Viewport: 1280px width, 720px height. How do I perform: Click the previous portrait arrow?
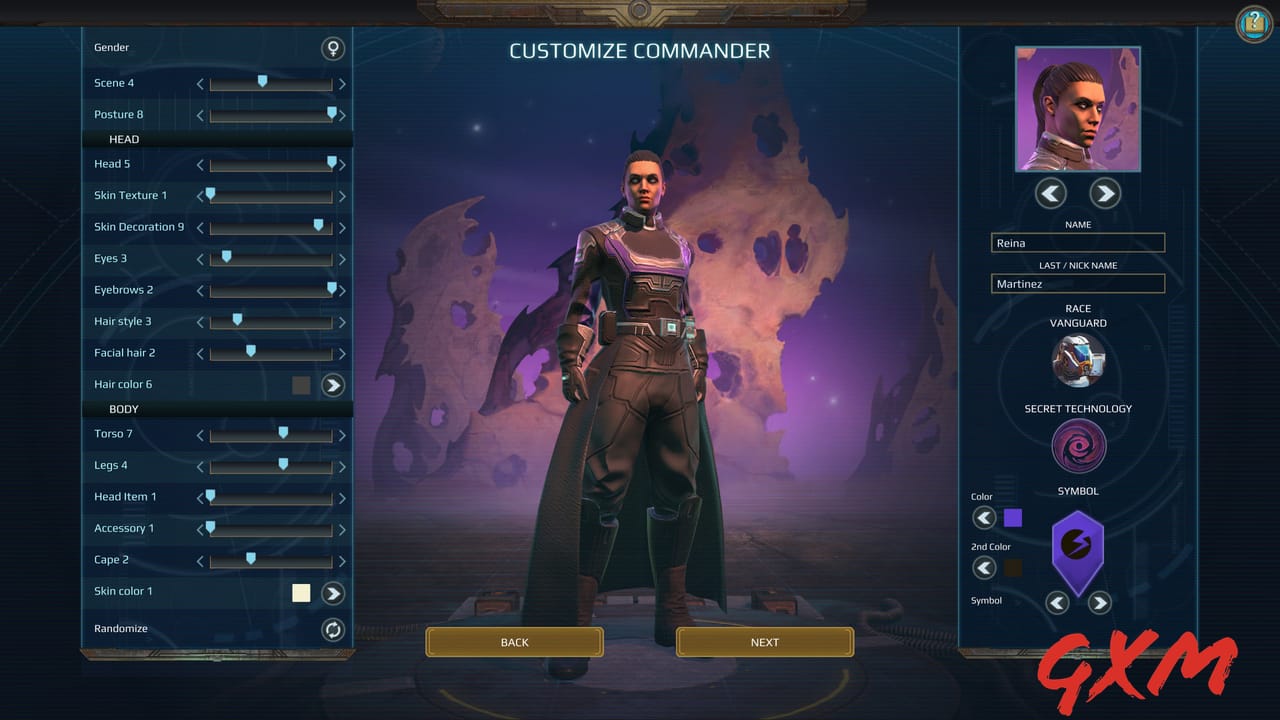pyautogui.click(x=1050, y=193)
